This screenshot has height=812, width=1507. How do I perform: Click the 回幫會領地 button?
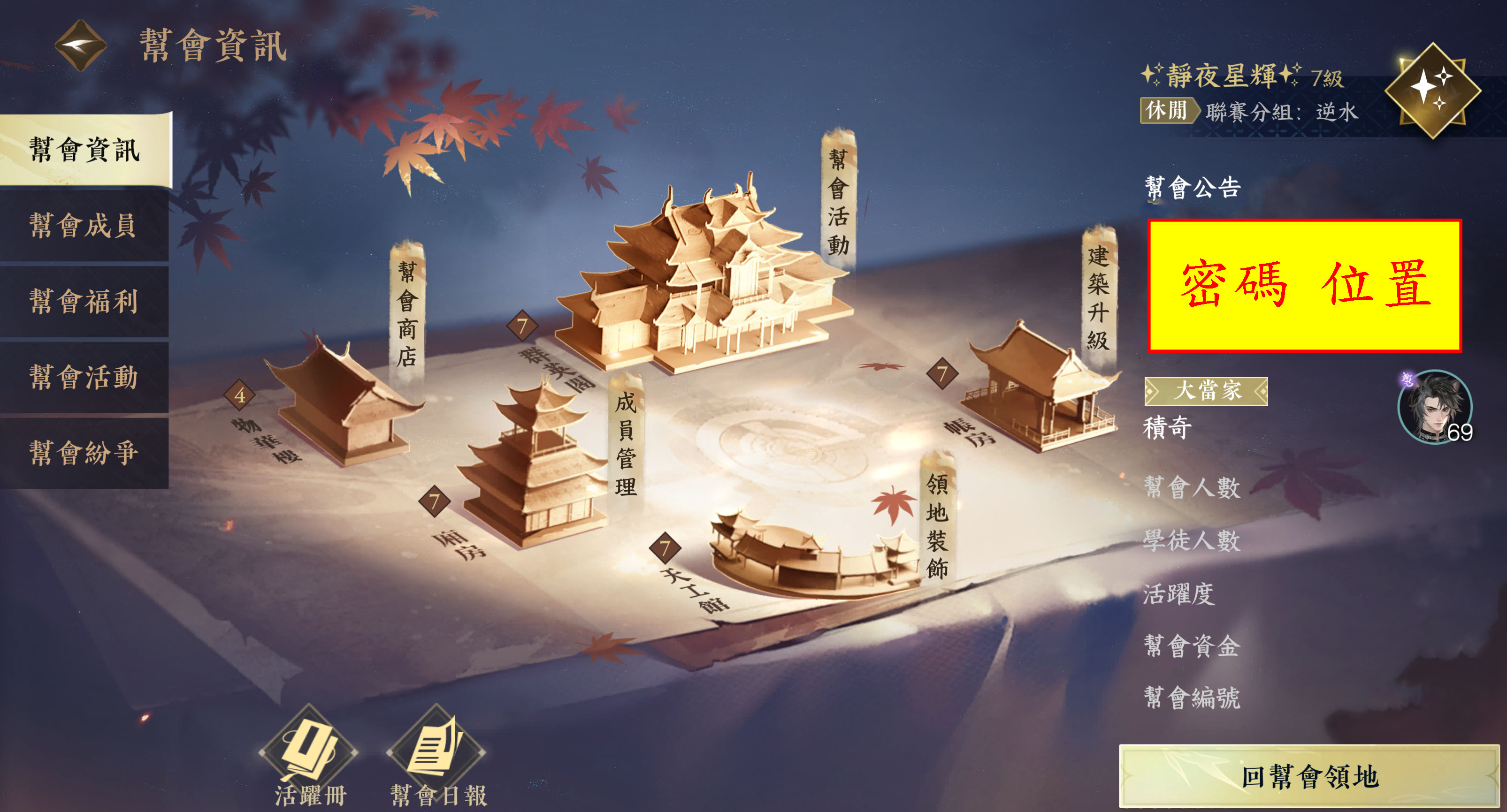tap(1309, 777)
